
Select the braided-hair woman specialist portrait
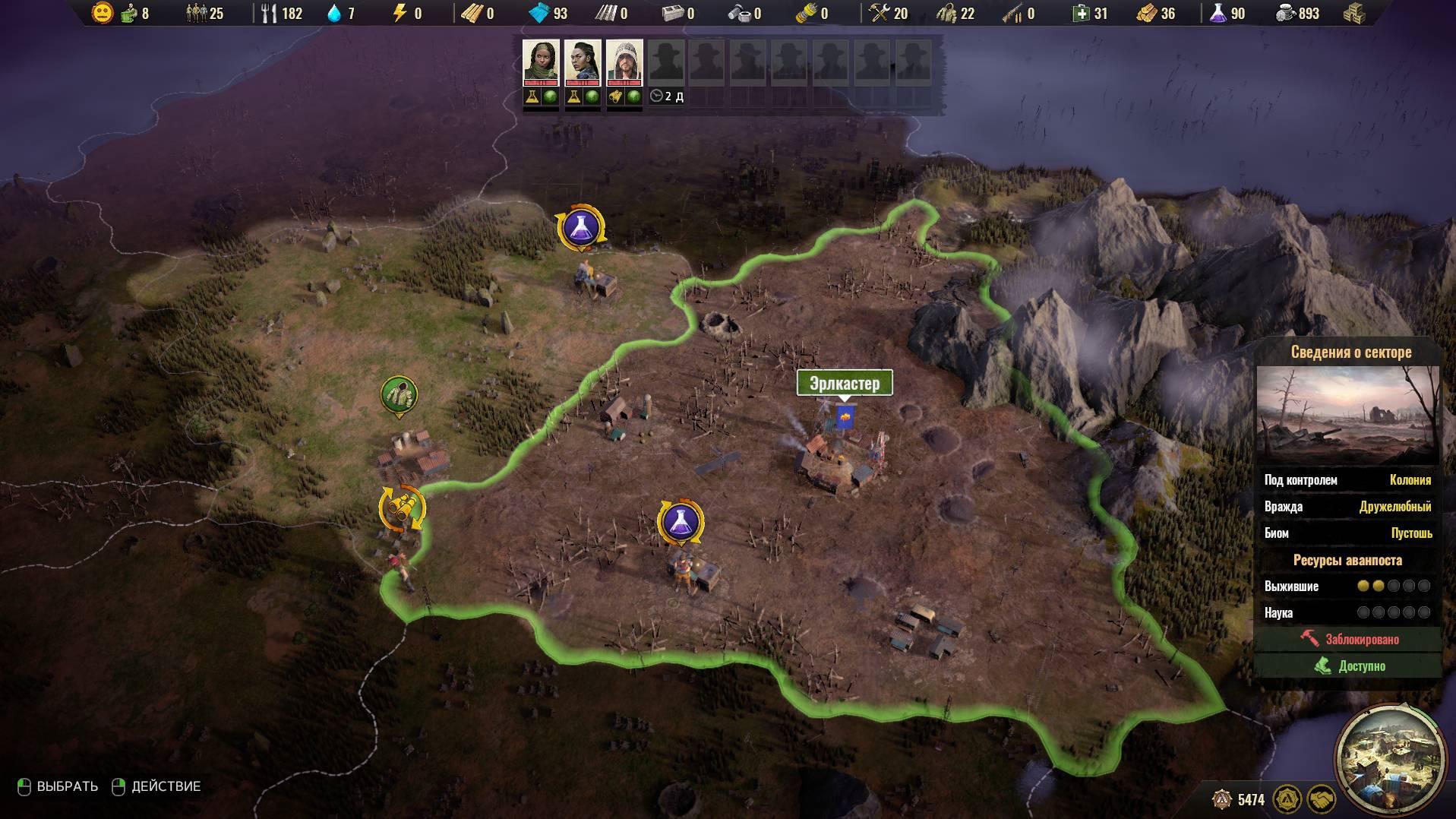coord(583,62)
